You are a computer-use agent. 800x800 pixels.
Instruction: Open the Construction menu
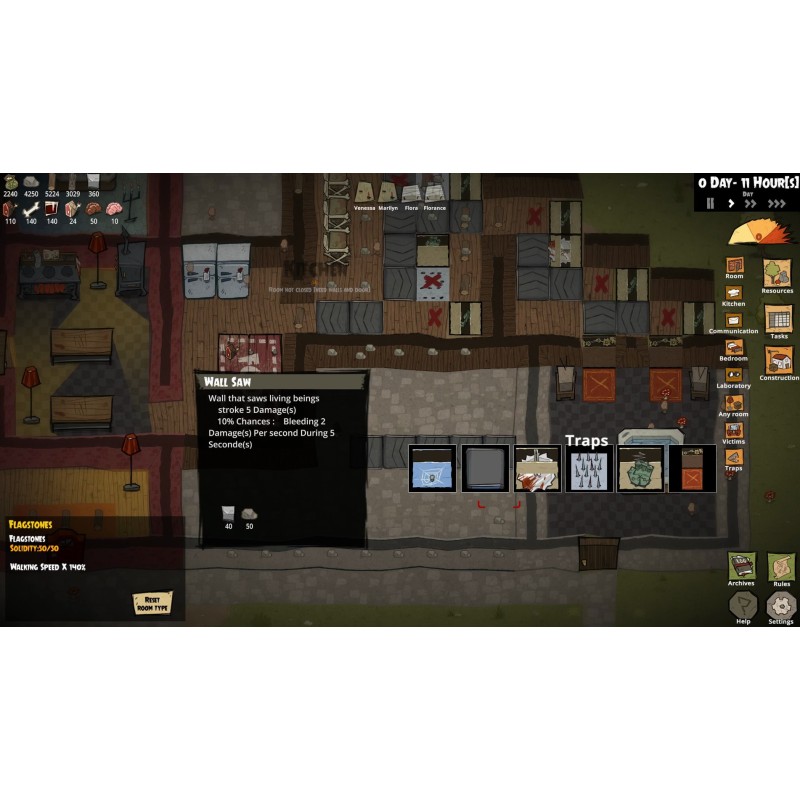pyautogui.click(x=778, y=361)
